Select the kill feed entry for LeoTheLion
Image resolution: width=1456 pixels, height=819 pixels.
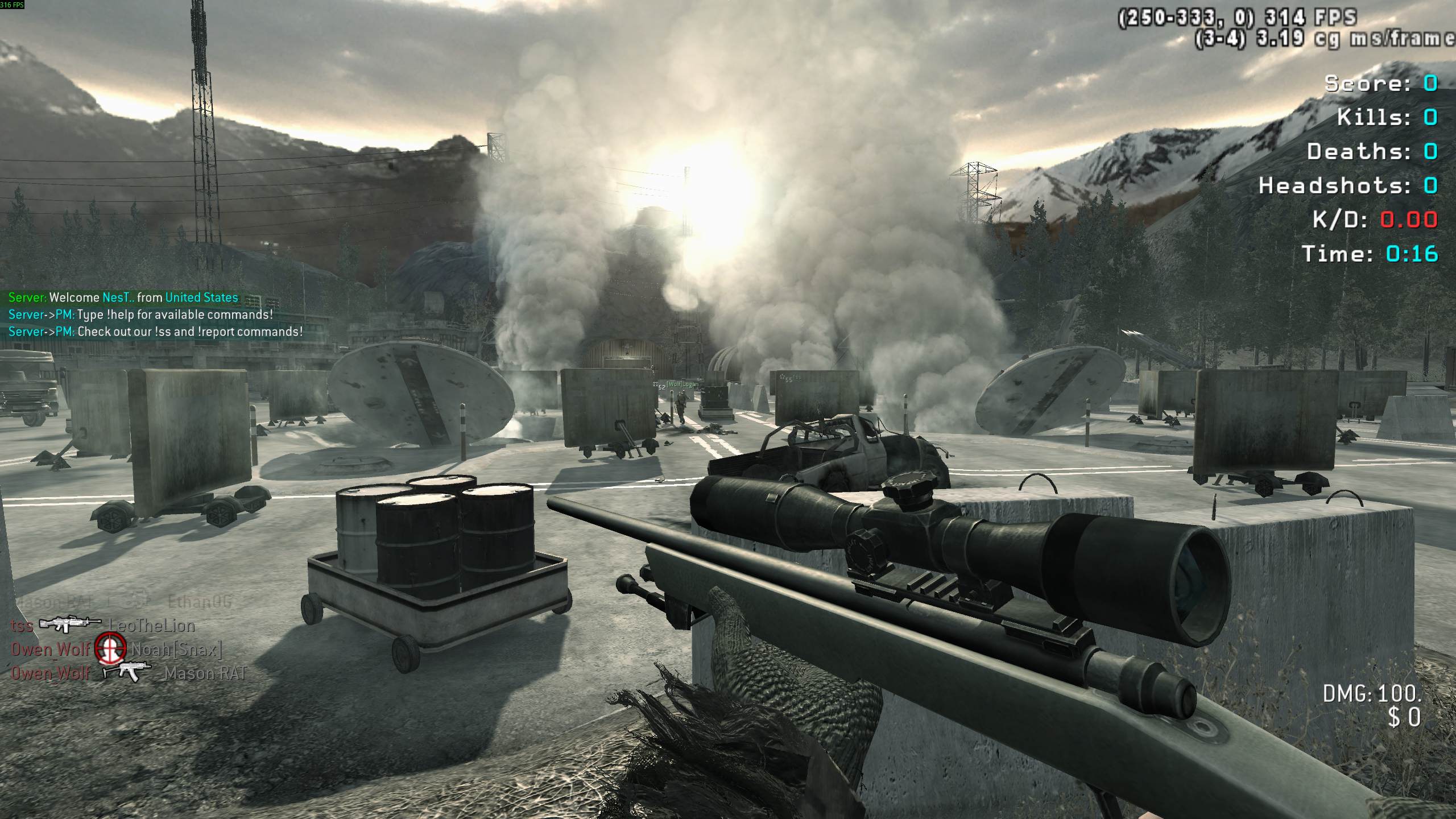pos(152,626)
